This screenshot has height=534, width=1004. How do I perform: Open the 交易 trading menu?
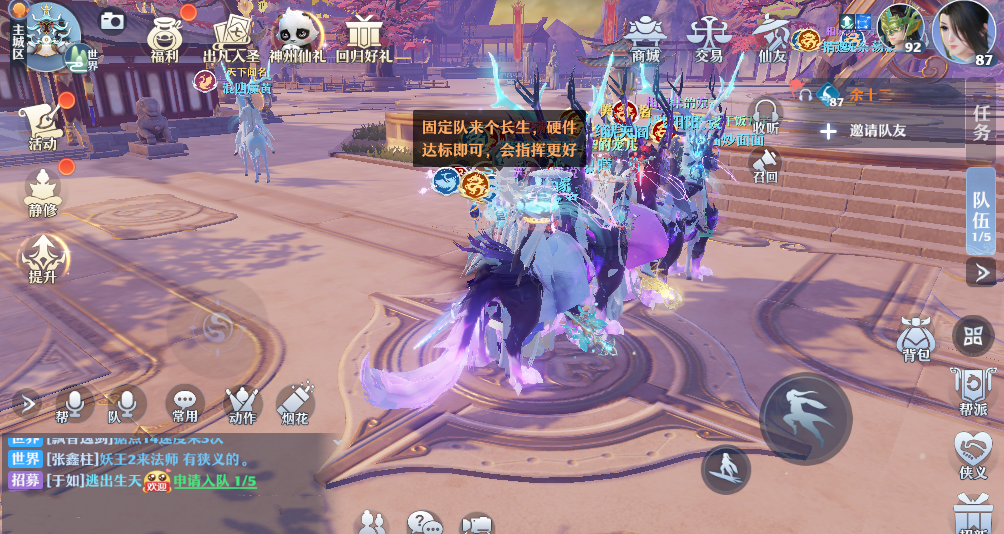click(708, 36)
